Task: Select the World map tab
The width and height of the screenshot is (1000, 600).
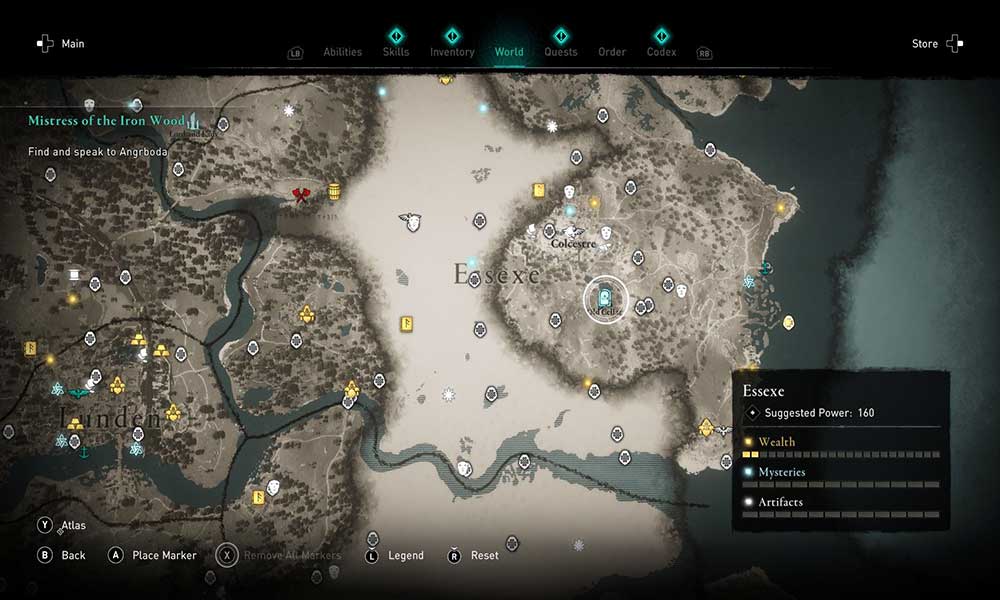Action: (x=509, y=51)
